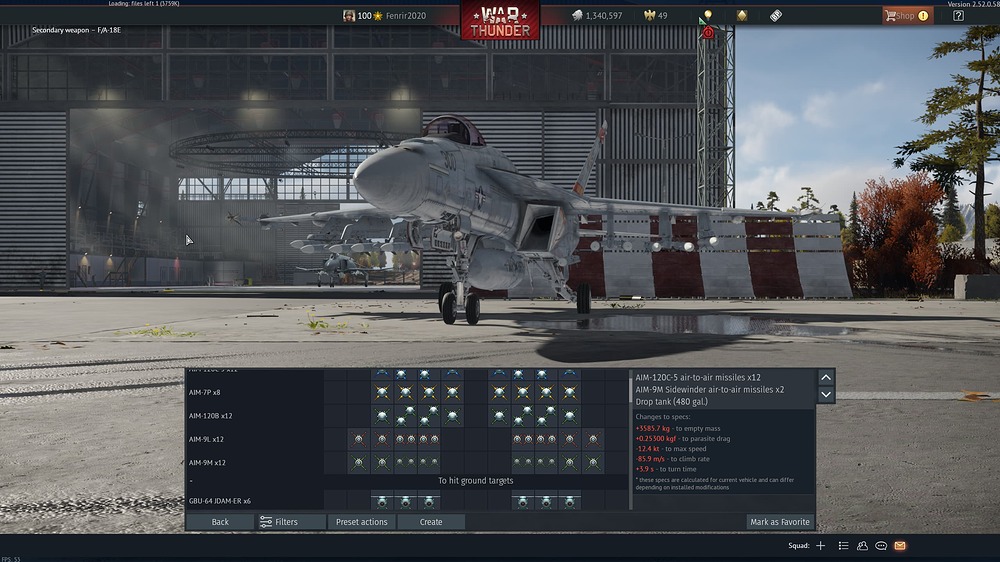Open the help question mark button
Image resolution: width=1000 pixels, height=562 pixels.
click(959, 16)
